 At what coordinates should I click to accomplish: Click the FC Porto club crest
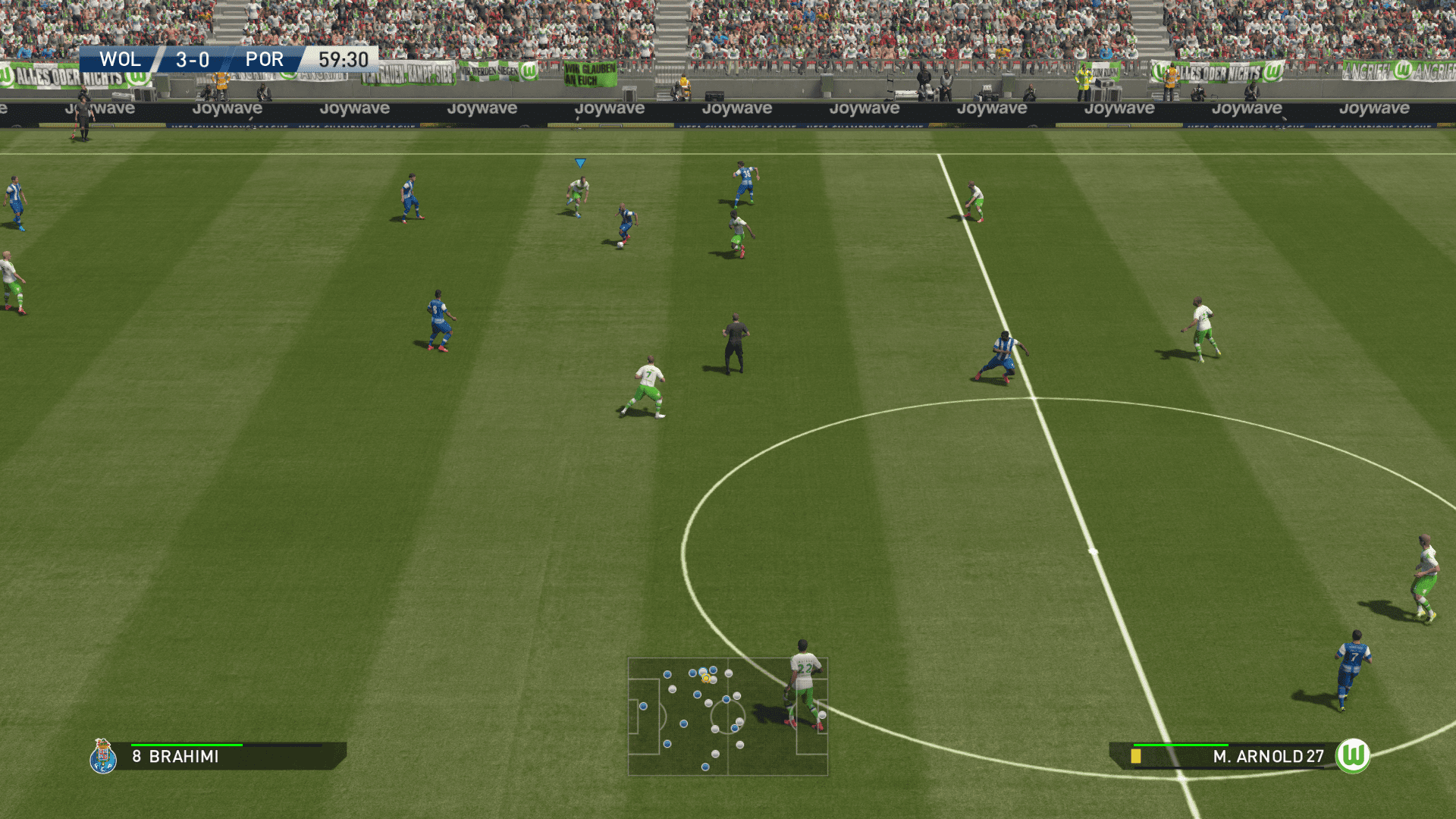103,756
